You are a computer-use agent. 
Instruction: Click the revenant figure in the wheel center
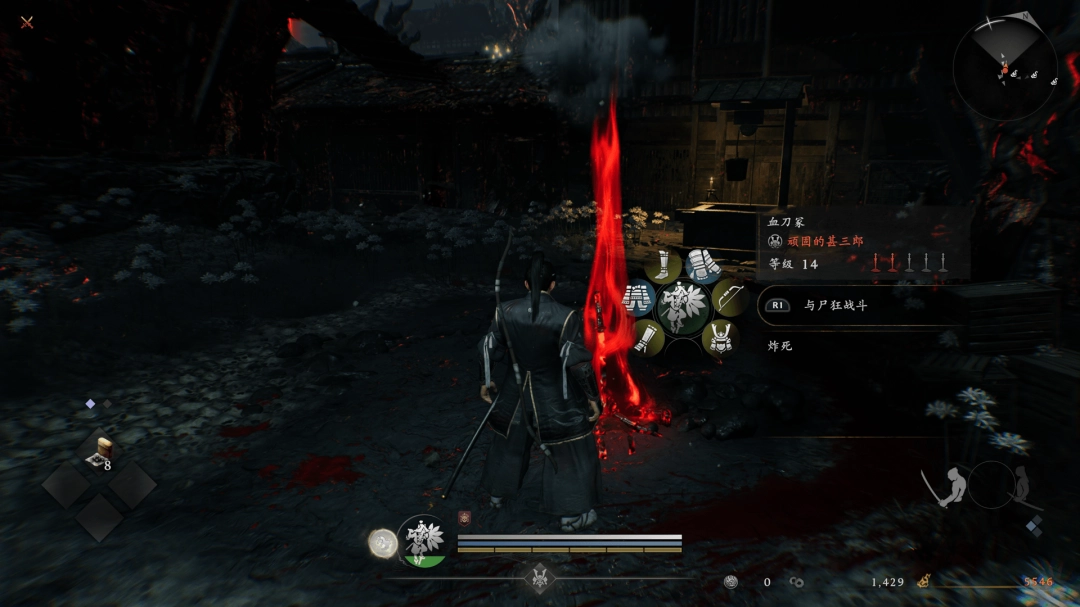684,307
